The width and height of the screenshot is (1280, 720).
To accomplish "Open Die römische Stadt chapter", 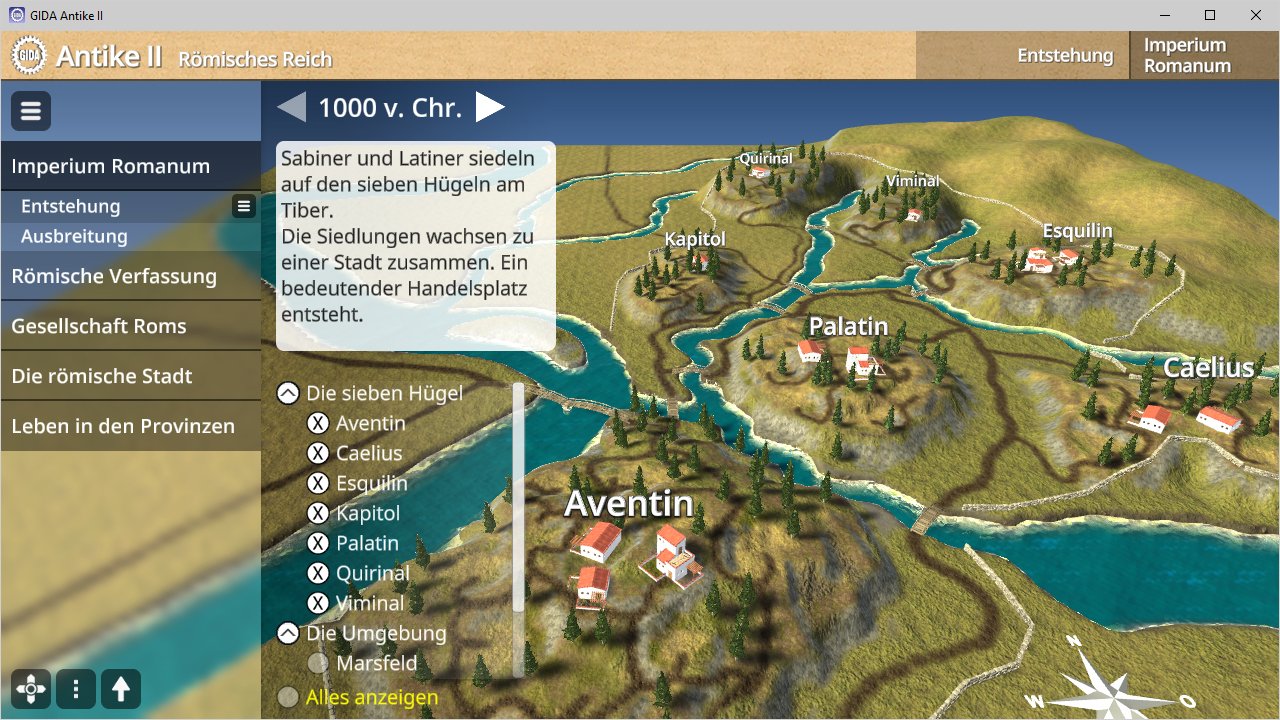I will click(x=101, y=376).
